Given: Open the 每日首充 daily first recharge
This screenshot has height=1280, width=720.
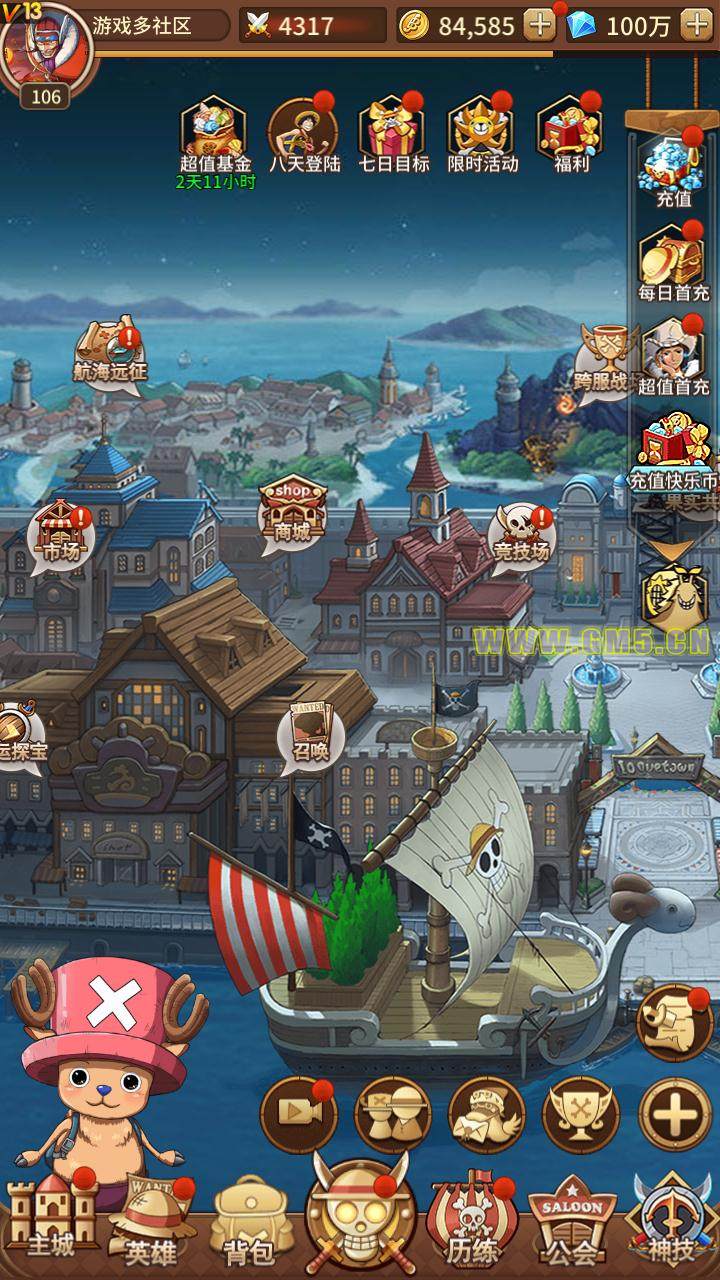Looking at the screenshot, I should coord(674,258).
